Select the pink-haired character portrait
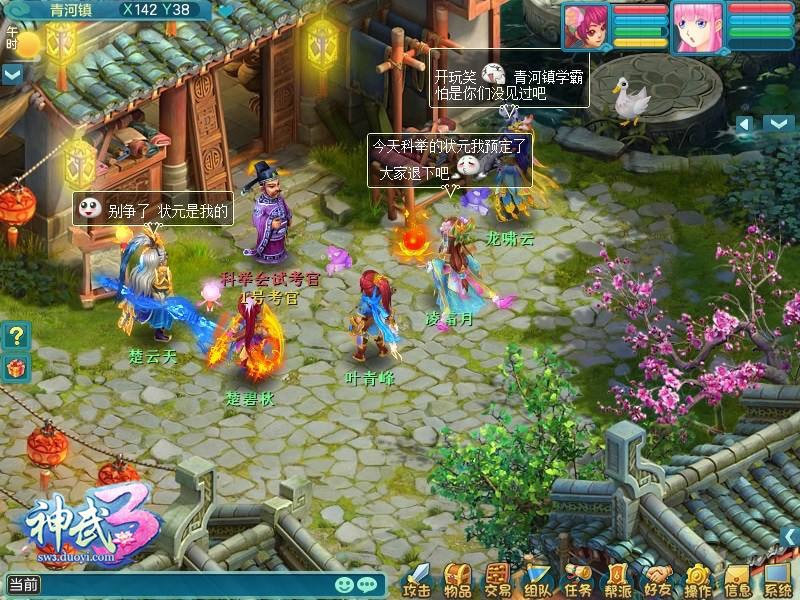 [x=696, y=27]
